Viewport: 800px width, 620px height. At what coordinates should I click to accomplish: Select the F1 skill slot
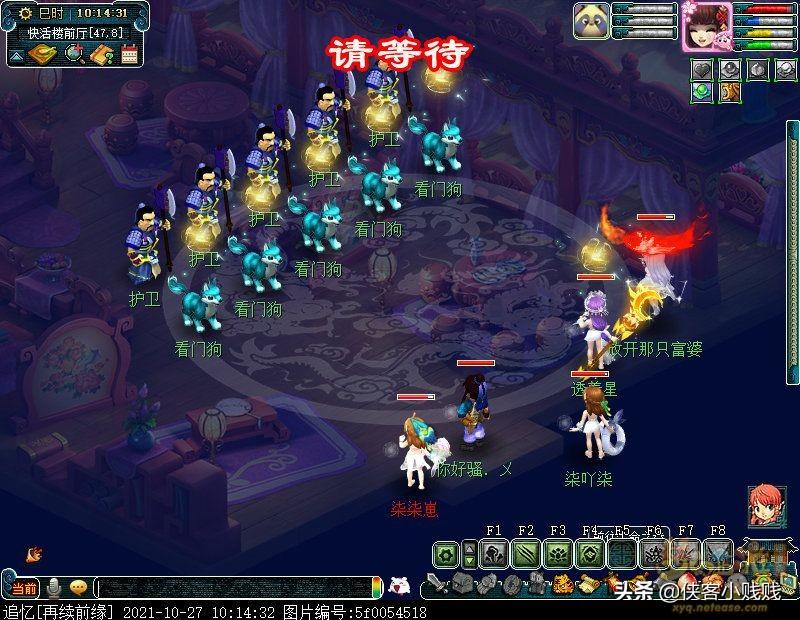point(494,553)
